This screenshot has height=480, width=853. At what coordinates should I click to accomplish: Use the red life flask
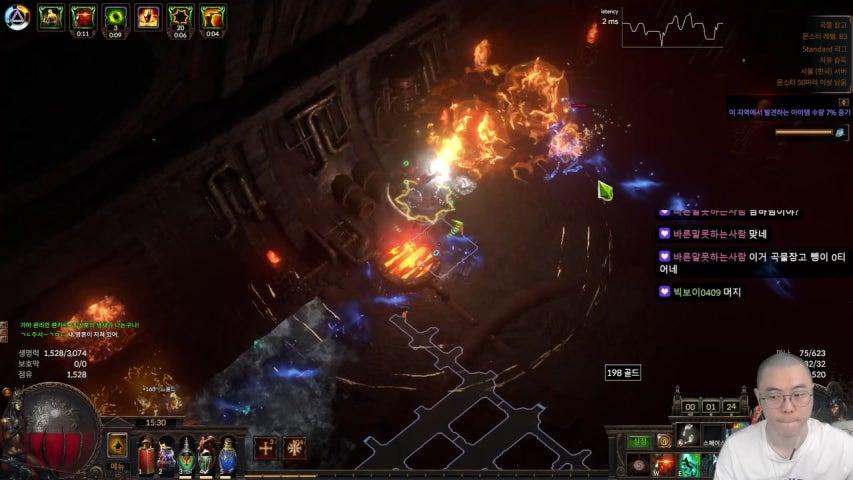tap(146, 456)
